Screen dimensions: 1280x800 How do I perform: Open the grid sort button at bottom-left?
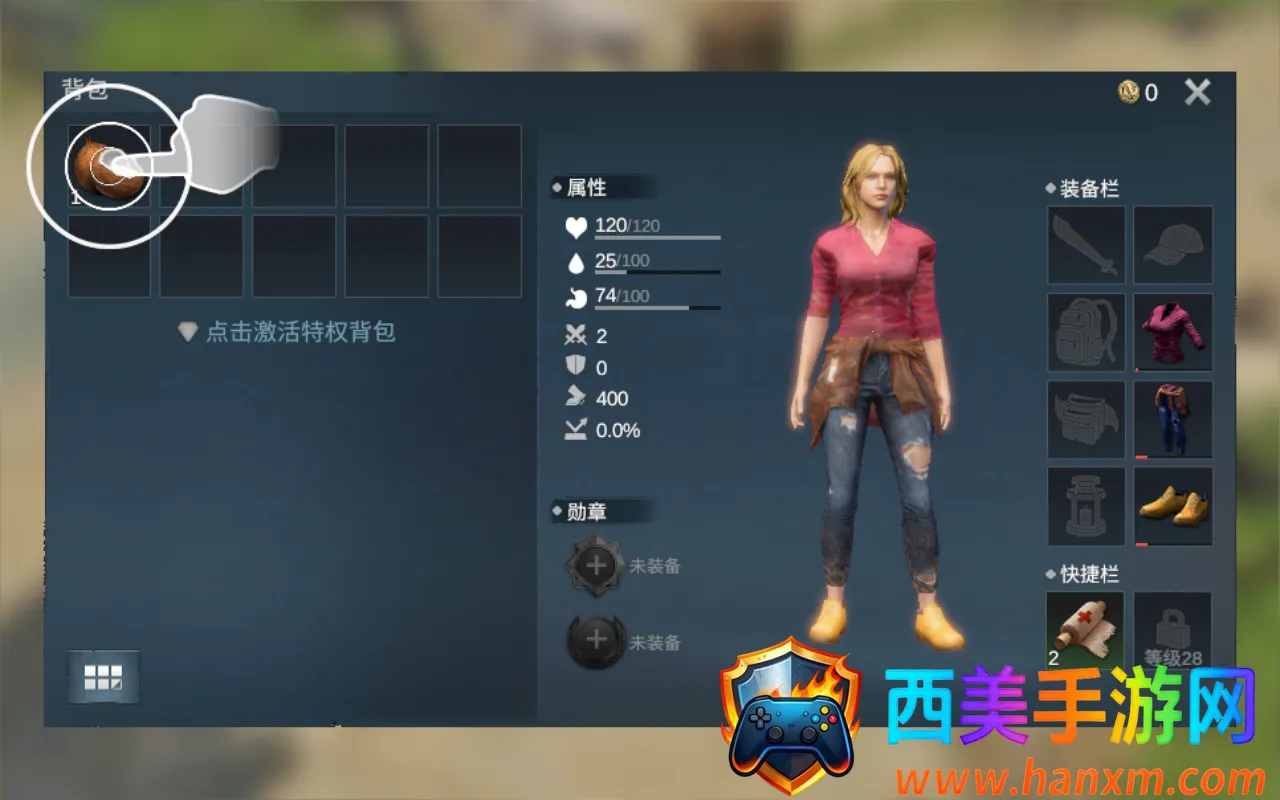[x=103, y=677]
